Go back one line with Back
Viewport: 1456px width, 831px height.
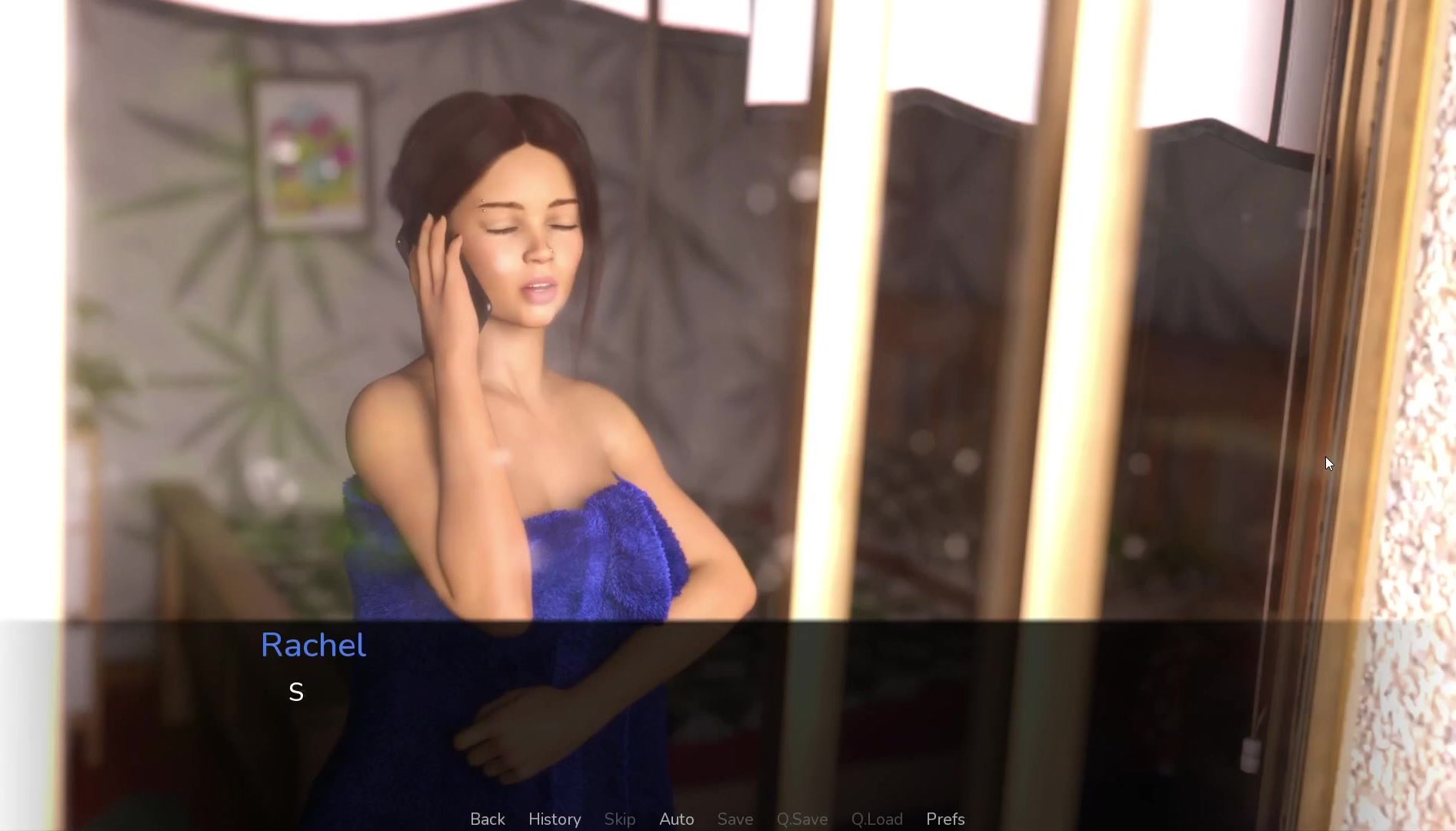[488, 819]
